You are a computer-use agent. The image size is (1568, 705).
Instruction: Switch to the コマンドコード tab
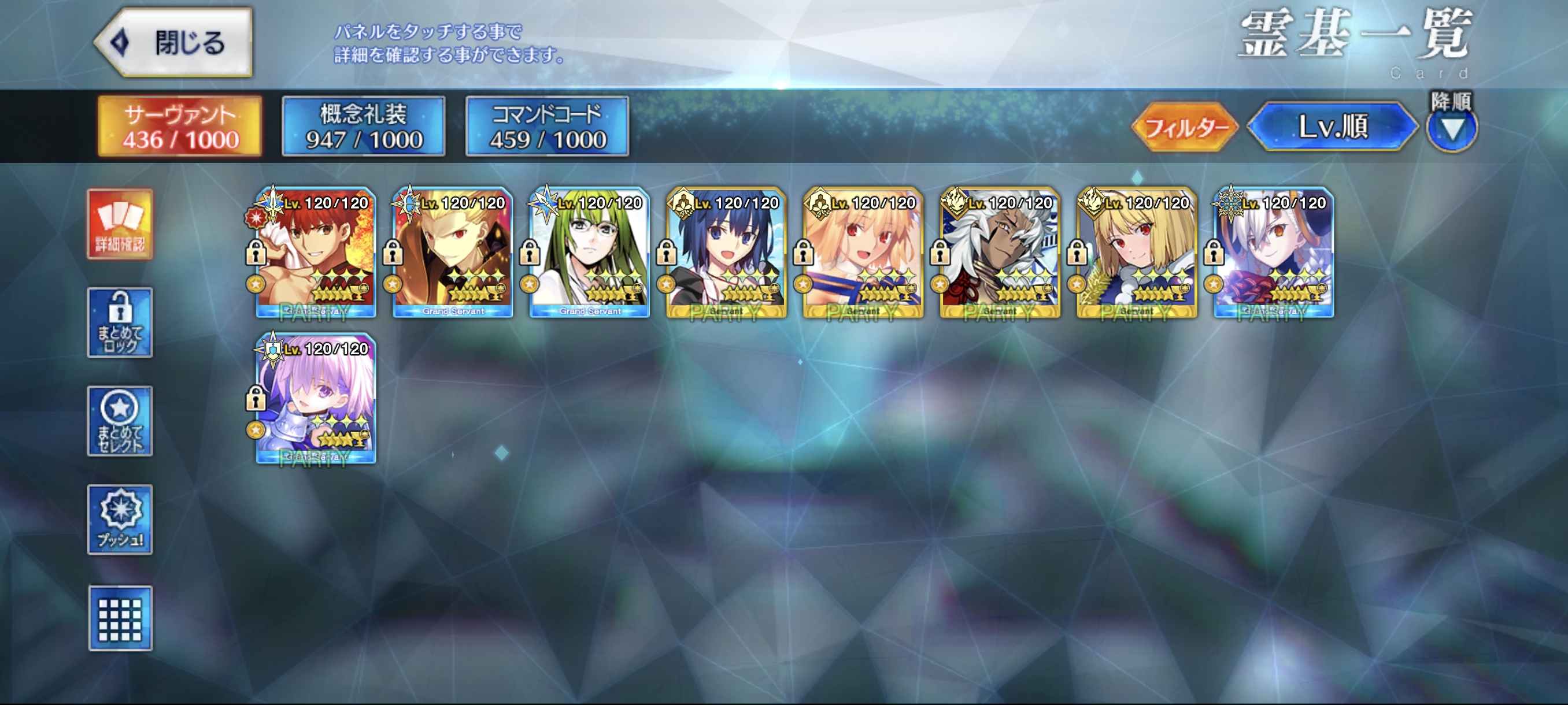click(547, 127)
